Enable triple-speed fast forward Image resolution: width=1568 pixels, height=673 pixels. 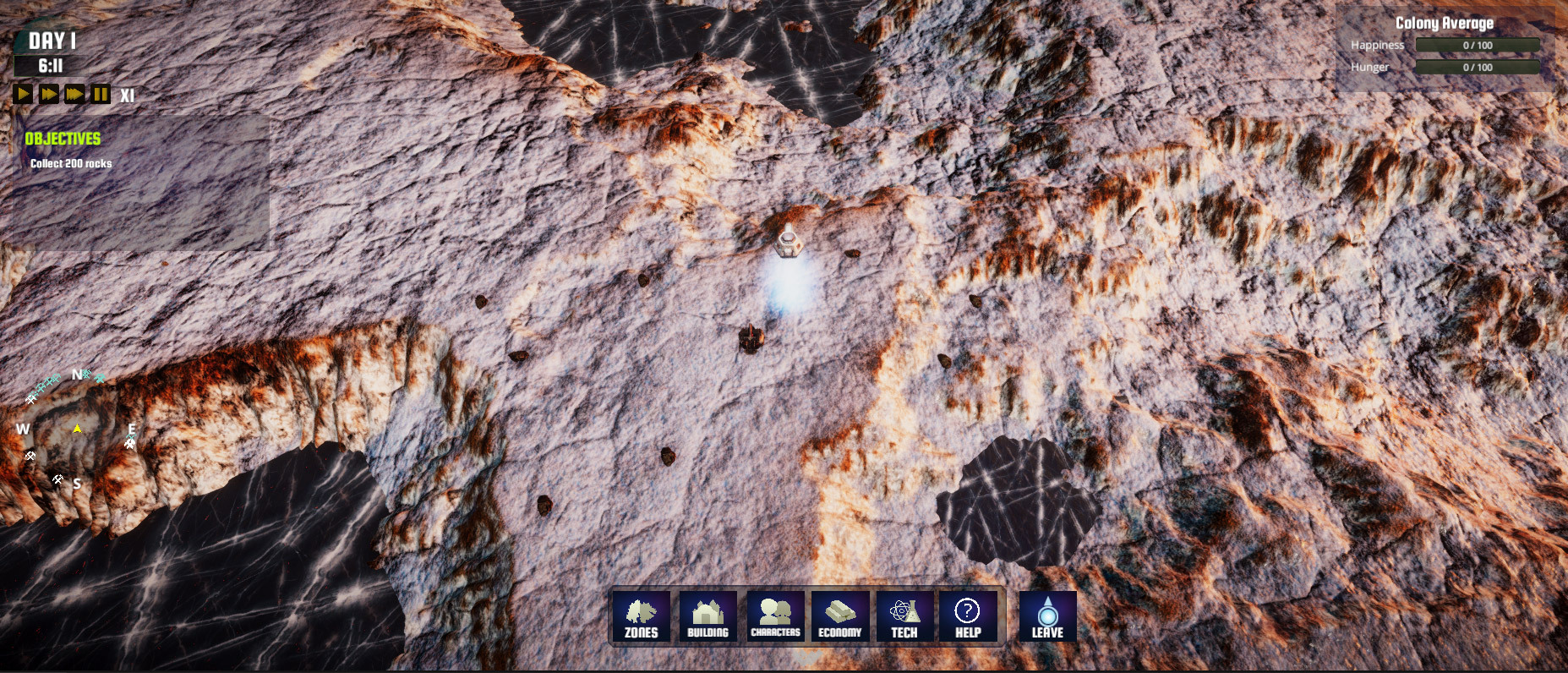click(x=74, y=94)
